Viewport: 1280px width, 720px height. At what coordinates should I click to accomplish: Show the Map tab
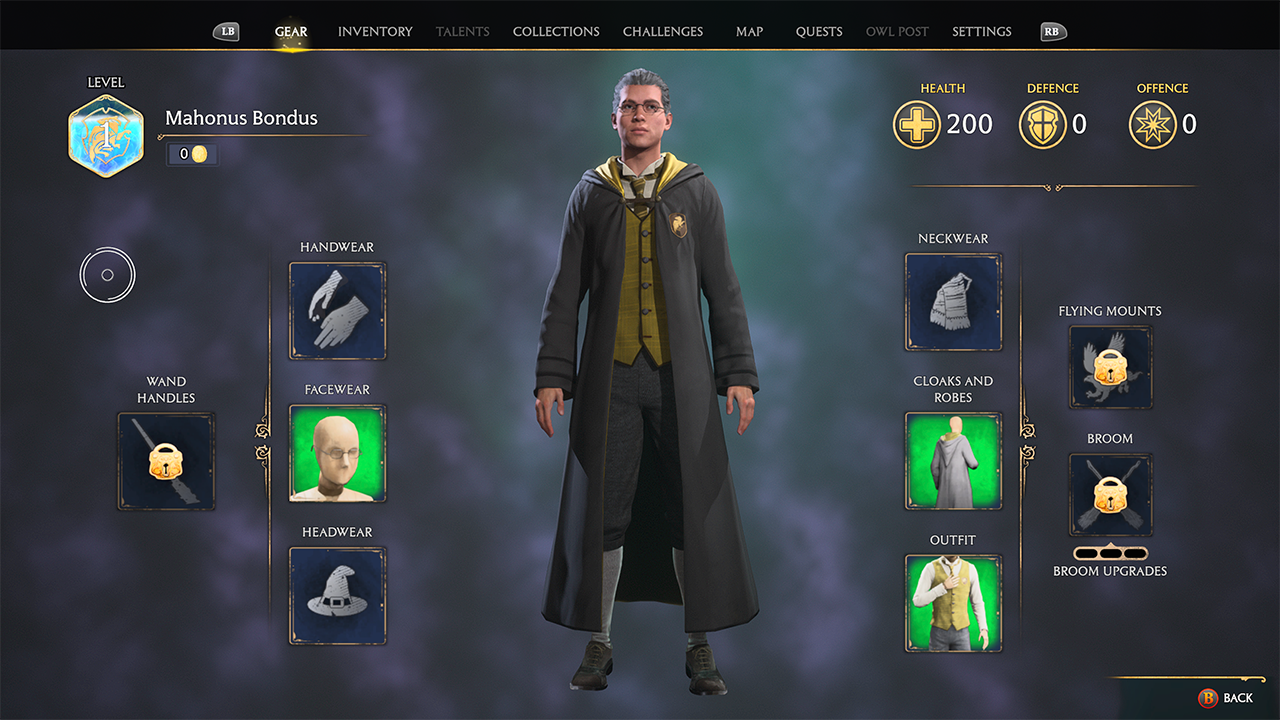(749, 32)
